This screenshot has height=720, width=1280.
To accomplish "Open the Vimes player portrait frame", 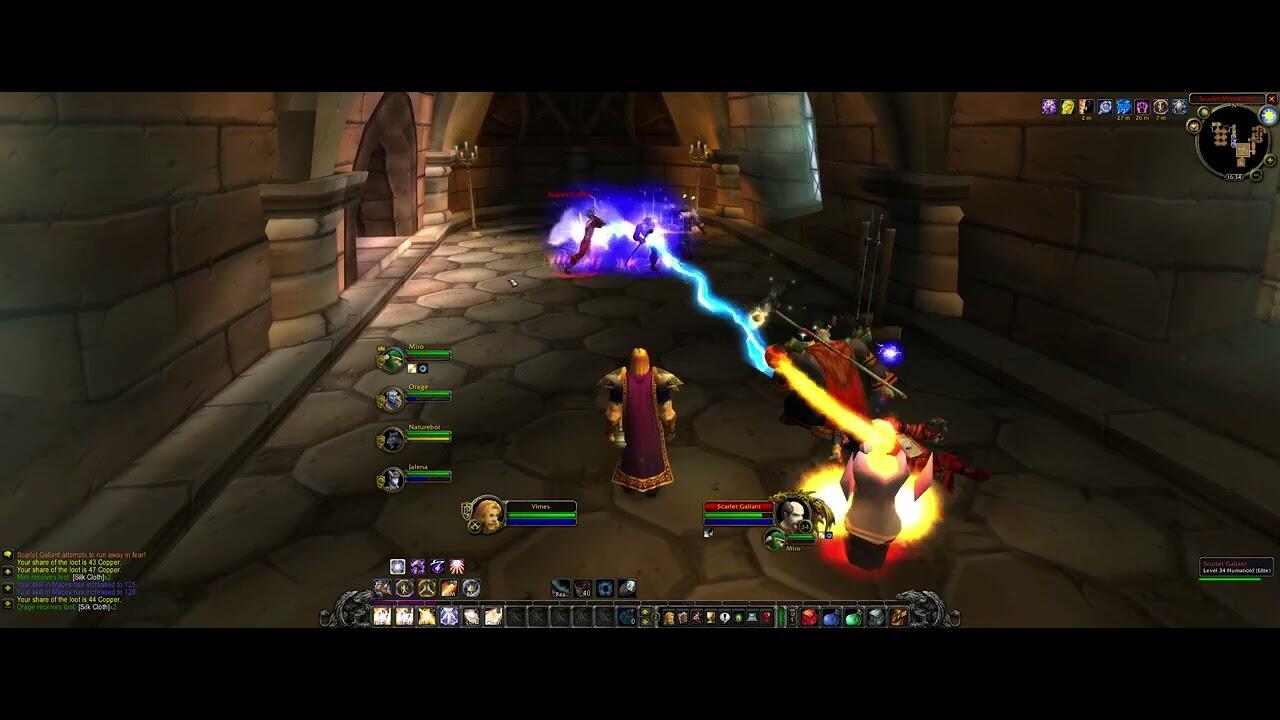I will click(x=488, y=514).
